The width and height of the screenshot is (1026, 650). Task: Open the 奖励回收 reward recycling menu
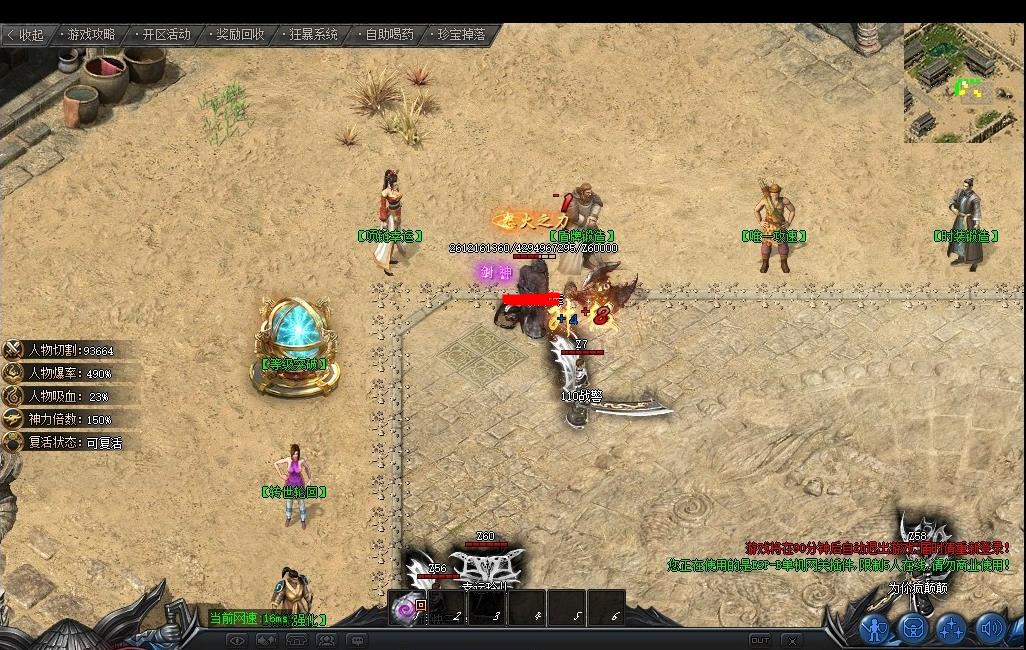(240, 35)
